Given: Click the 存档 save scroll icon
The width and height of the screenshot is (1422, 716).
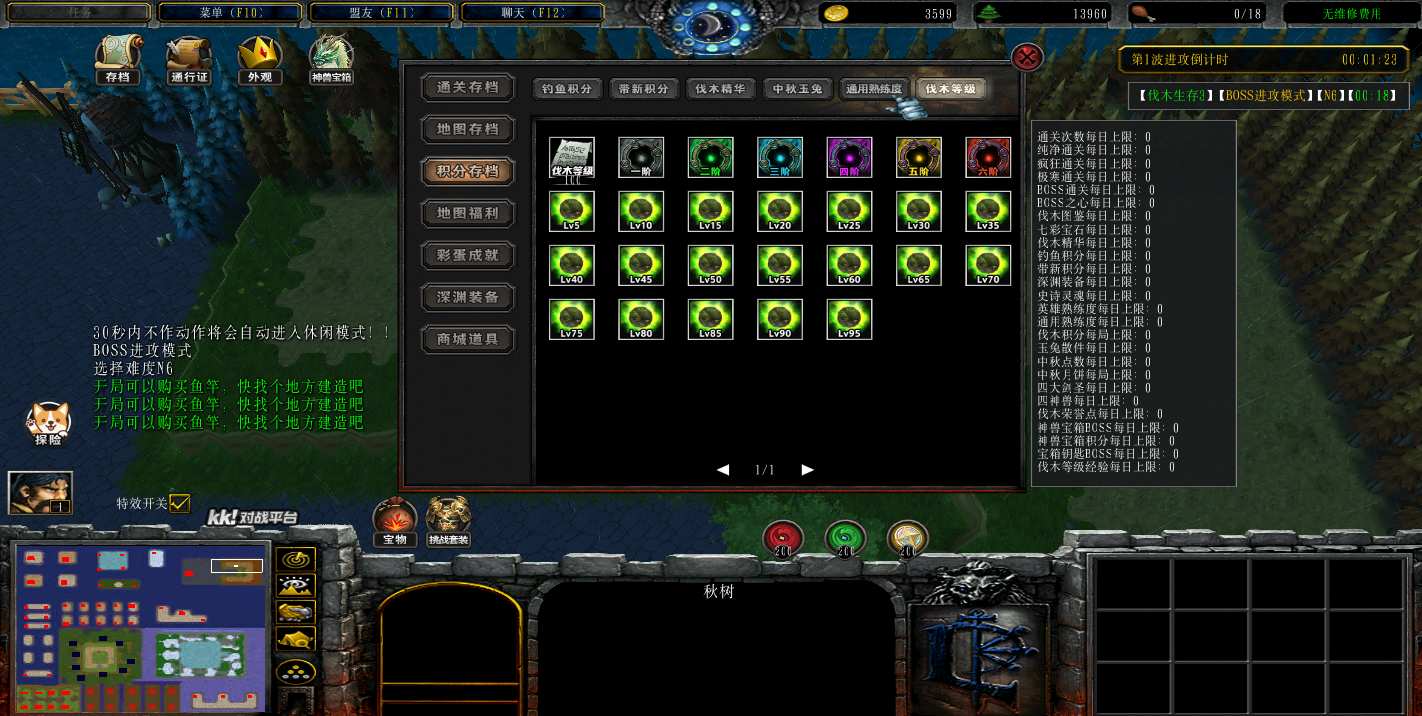Looking at the screenshot, I should [x=117, y=58].
